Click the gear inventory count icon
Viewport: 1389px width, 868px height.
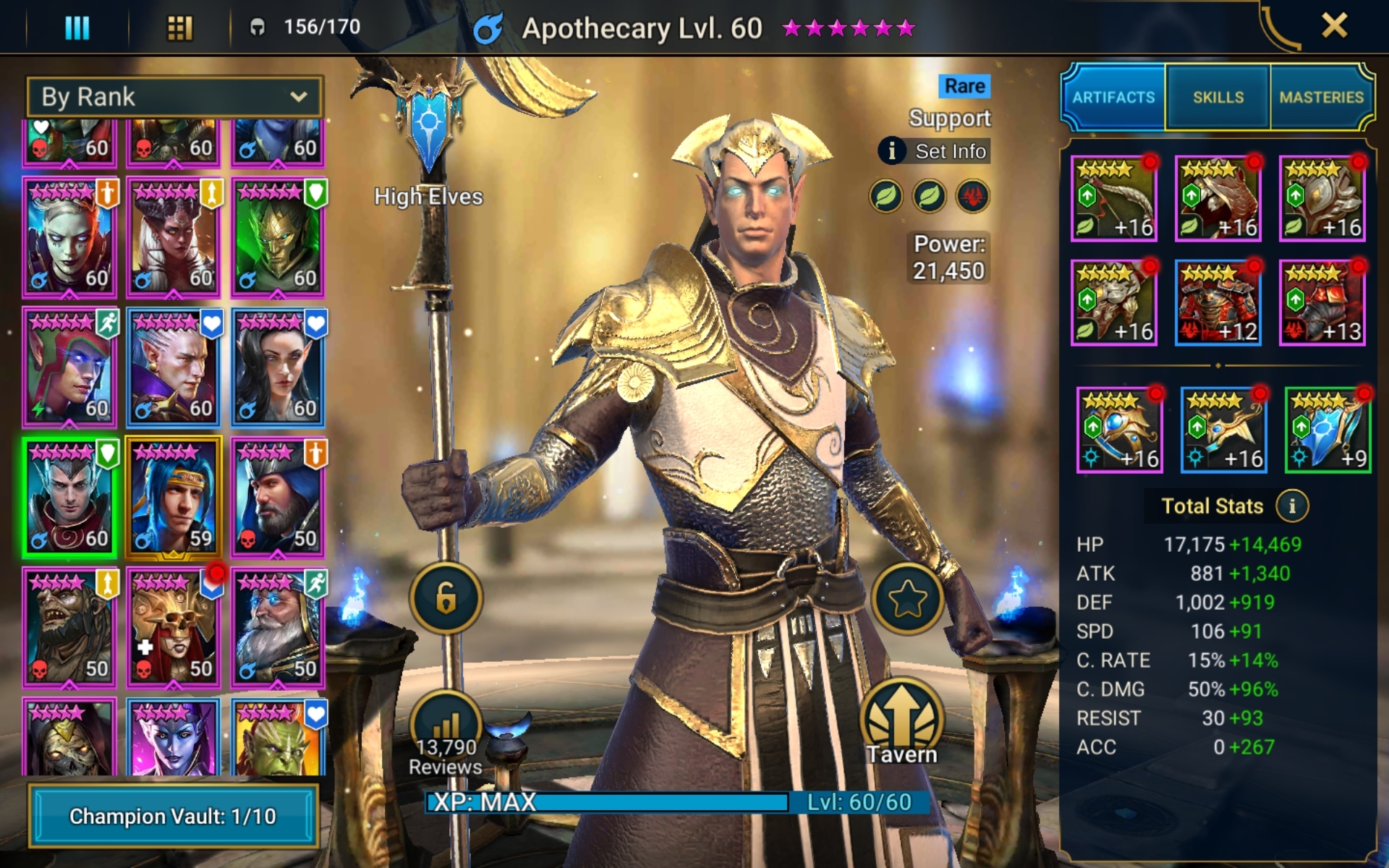[258, 26]
